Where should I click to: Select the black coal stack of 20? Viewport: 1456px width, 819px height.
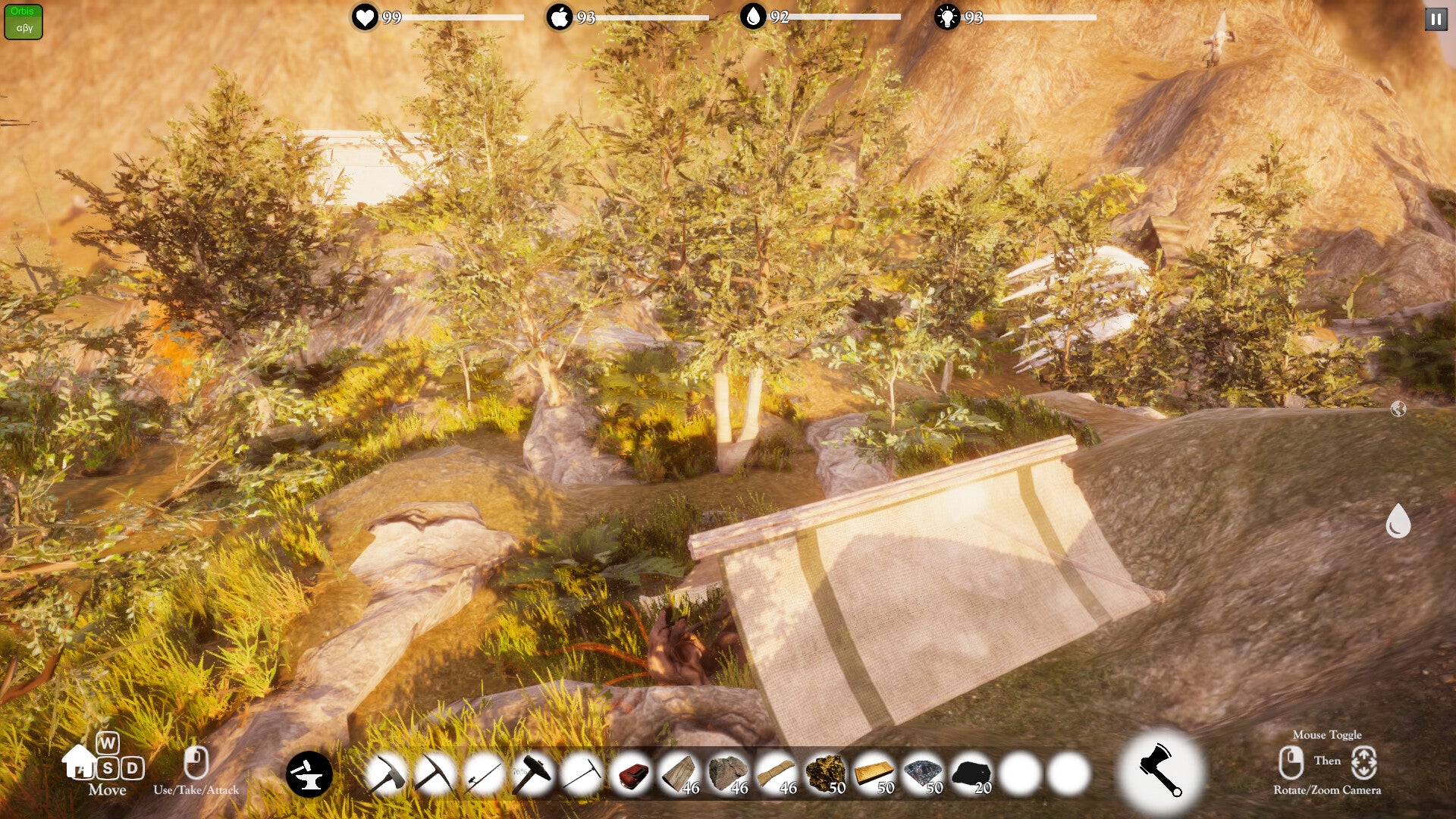click(x=971, y=774)
